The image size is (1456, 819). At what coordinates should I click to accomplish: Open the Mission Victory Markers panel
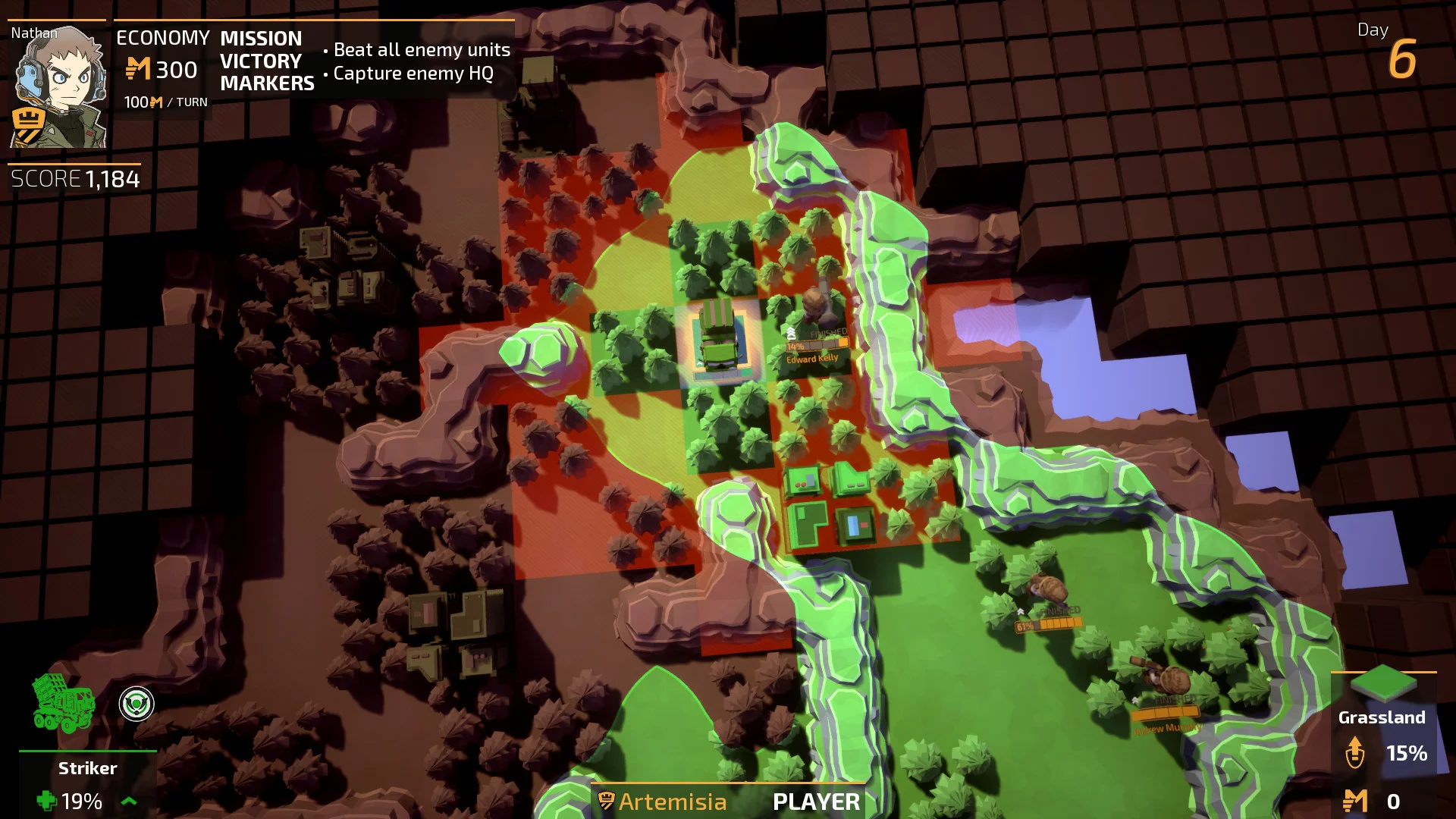[267, 61]
